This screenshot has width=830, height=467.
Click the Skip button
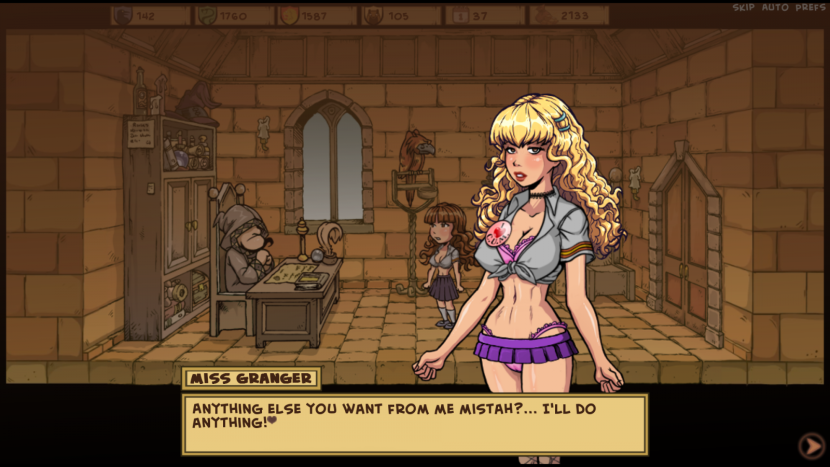click(x=743, y=7)
